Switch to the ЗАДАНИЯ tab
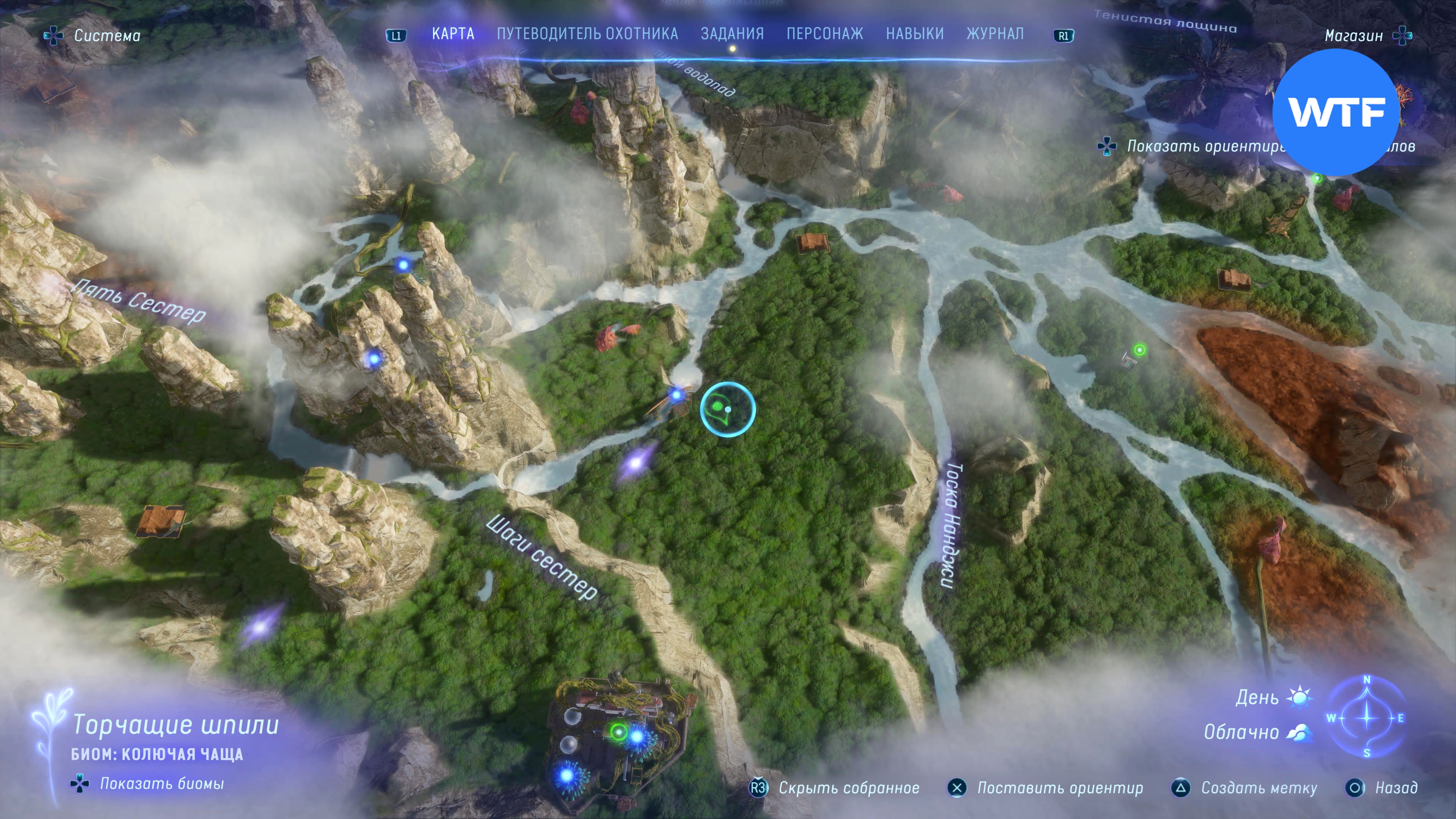 click(x=732, y=34)
